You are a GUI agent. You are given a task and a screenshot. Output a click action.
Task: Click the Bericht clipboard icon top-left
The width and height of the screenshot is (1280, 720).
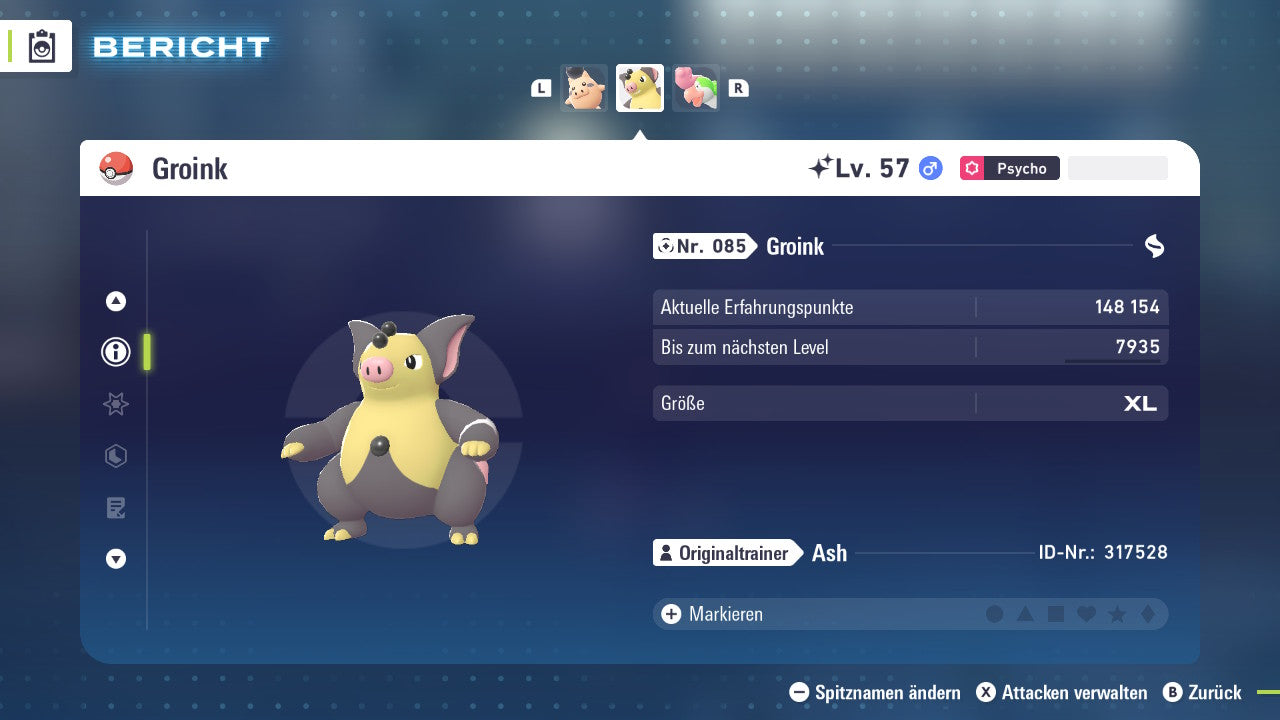coord(42,46)
